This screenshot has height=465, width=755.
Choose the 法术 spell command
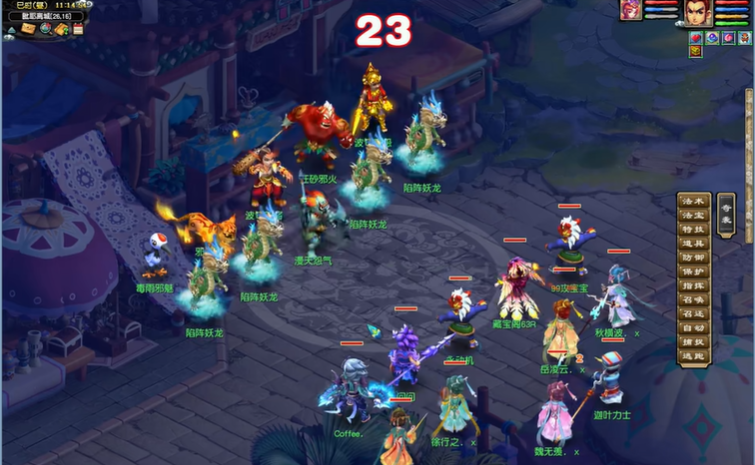(694, 201)
